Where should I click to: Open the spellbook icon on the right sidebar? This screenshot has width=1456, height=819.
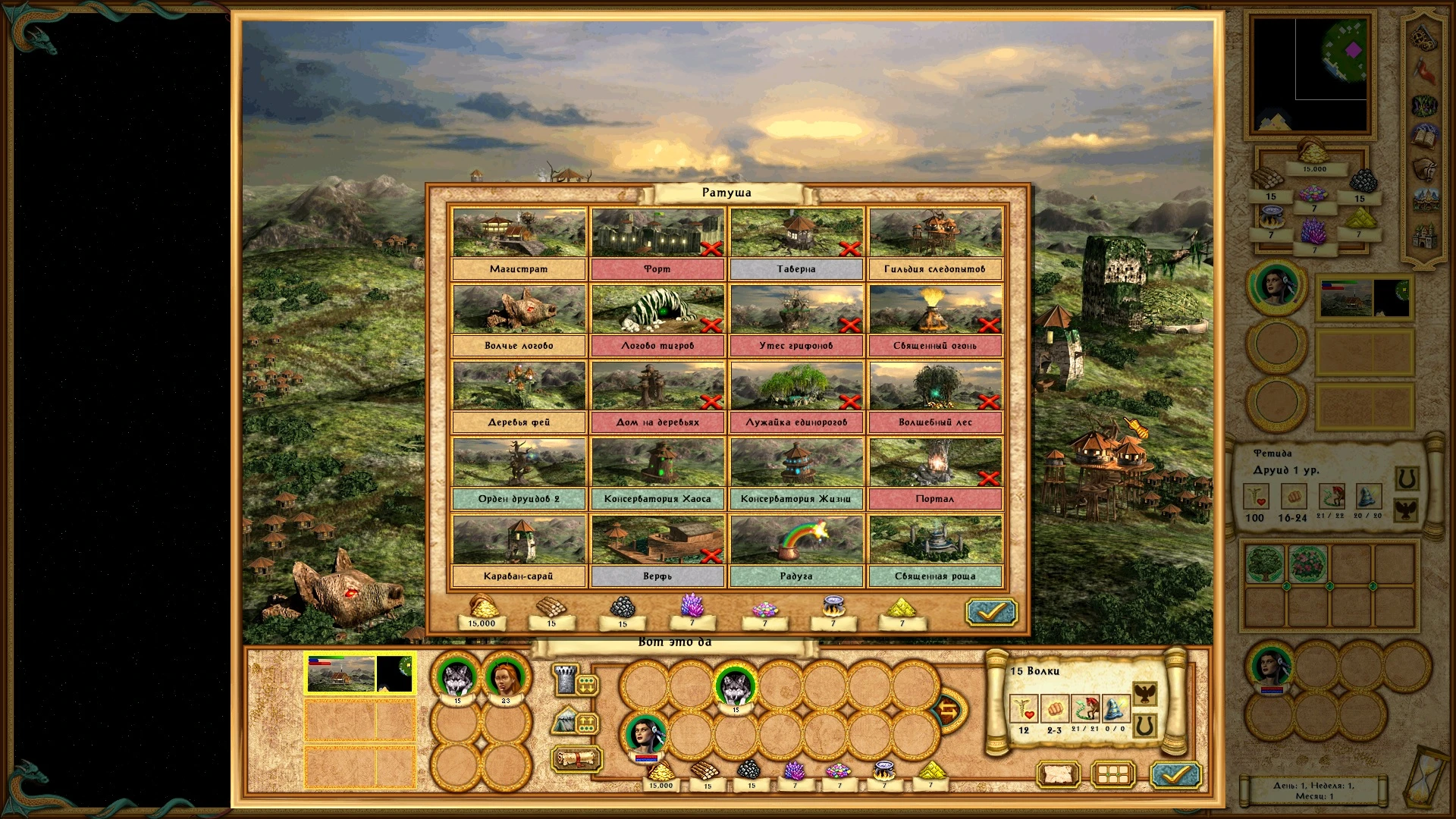point(1425,136)
